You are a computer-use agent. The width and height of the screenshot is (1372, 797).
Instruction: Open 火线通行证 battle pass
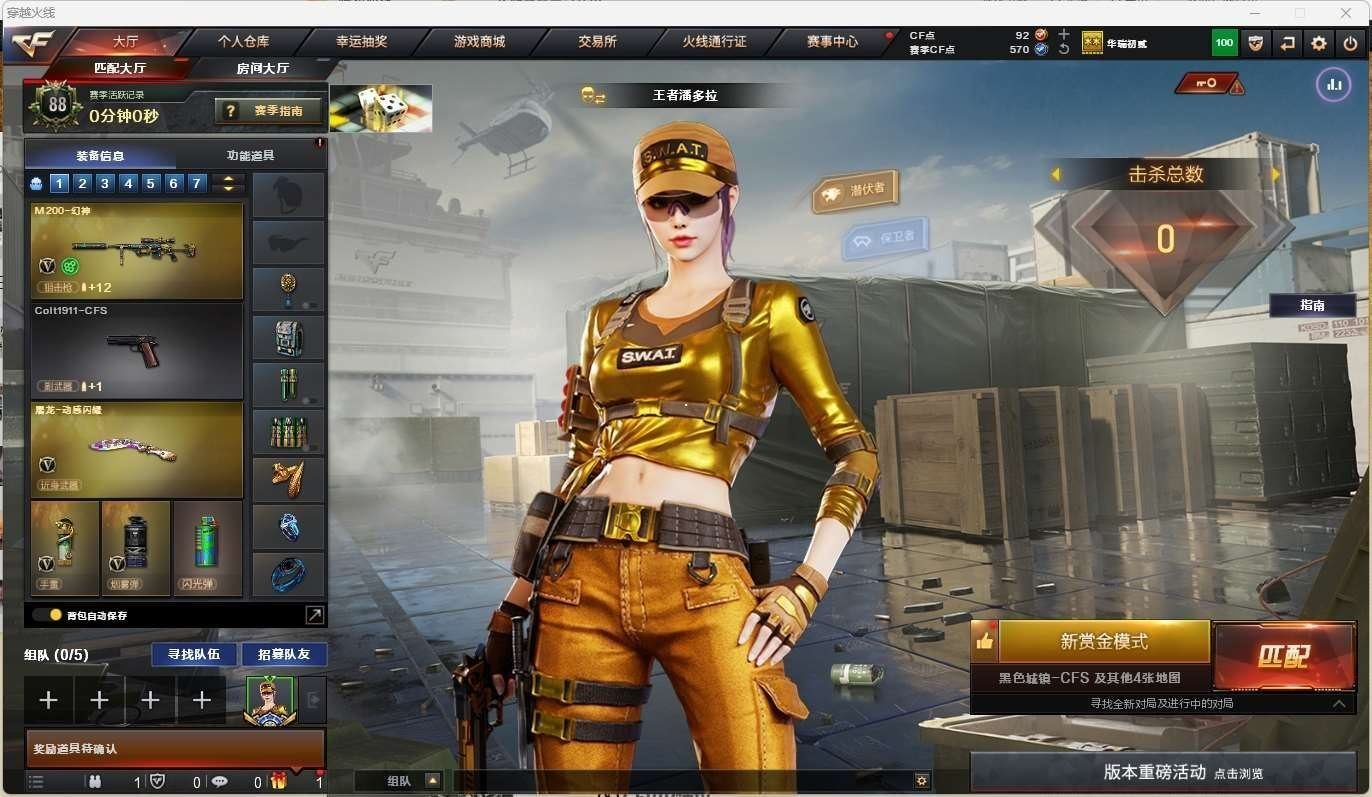pyautogui.click(x=714, y=42)
